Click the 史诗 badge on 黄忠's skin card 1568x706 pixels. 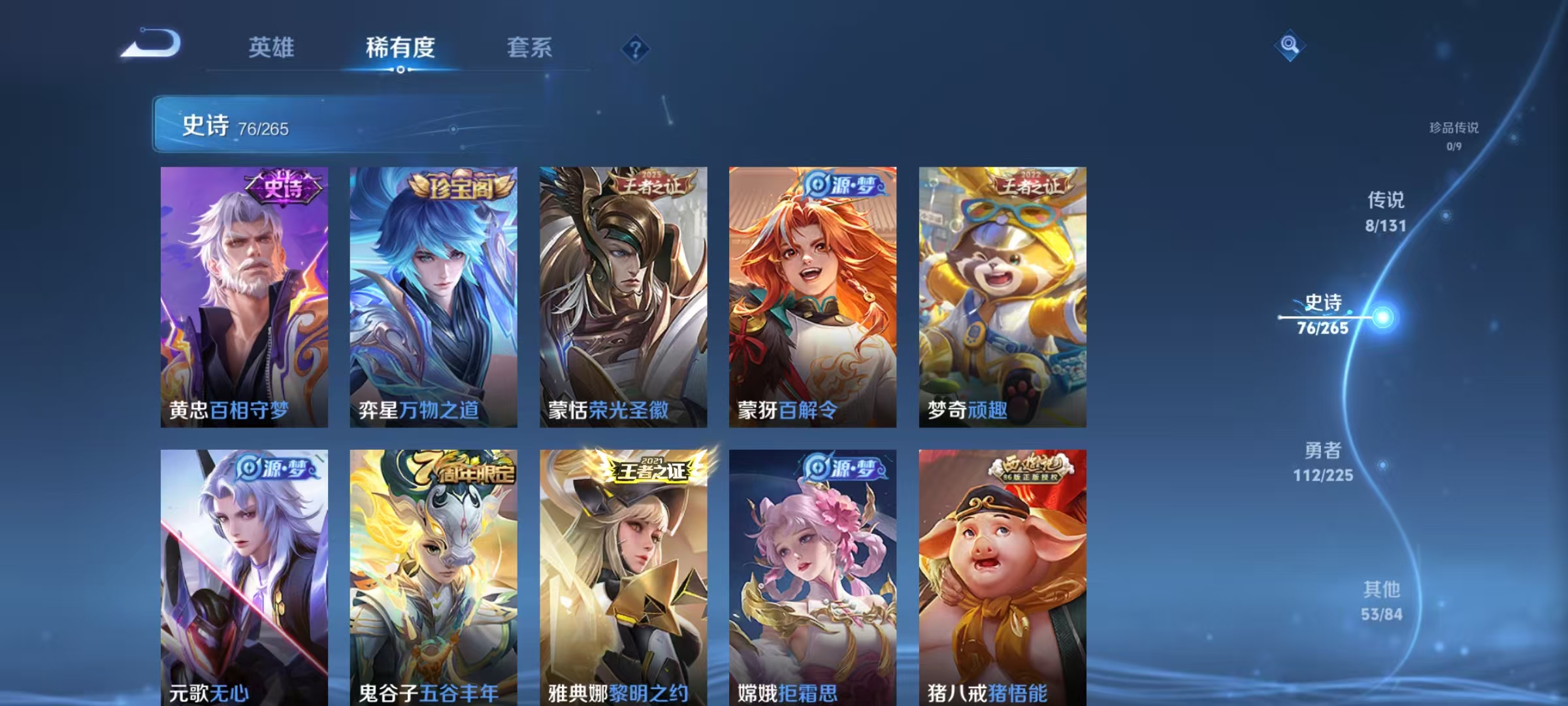[x=281, y=184]
